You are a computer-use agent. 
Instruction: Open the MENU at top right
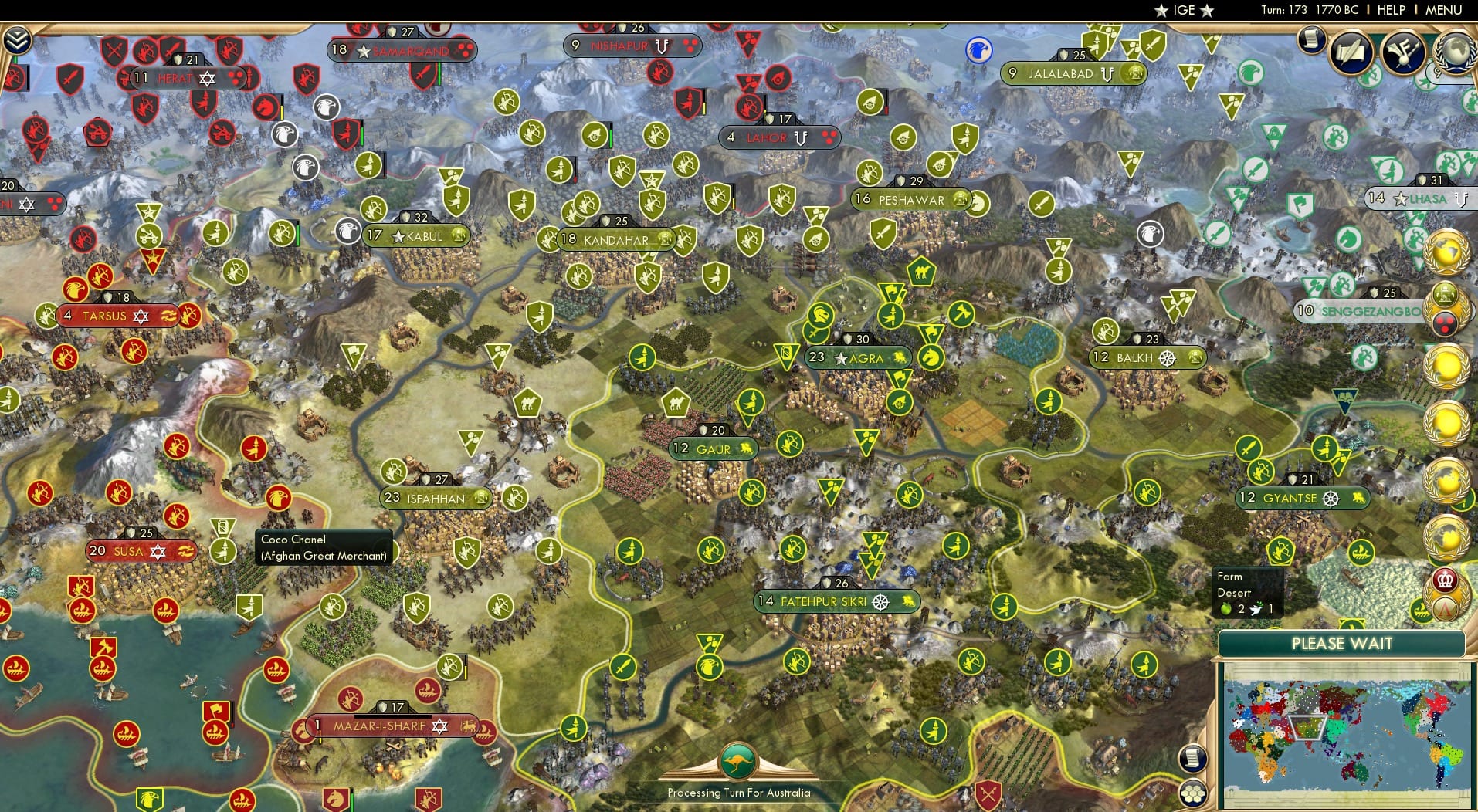(1442, 10)
